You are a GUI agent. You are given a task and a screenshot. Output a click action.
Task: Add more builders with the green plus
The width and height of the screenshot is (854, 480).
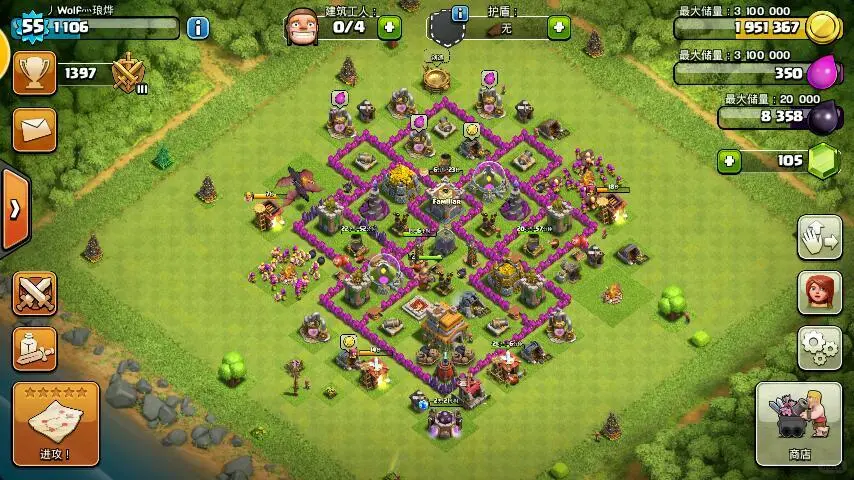[389, 27]
